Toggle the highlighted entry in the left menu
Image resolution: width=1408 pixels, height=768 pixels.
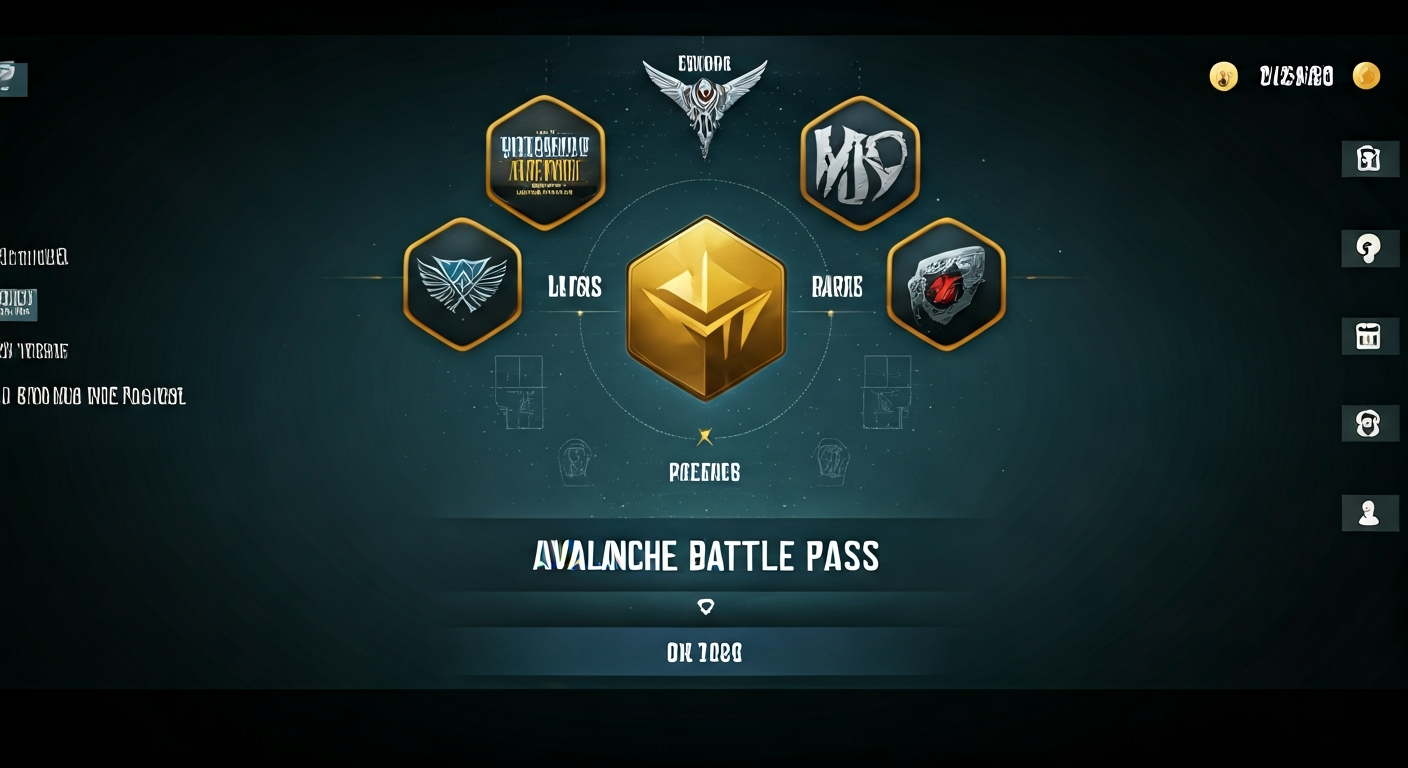click(x=20, y=305)
